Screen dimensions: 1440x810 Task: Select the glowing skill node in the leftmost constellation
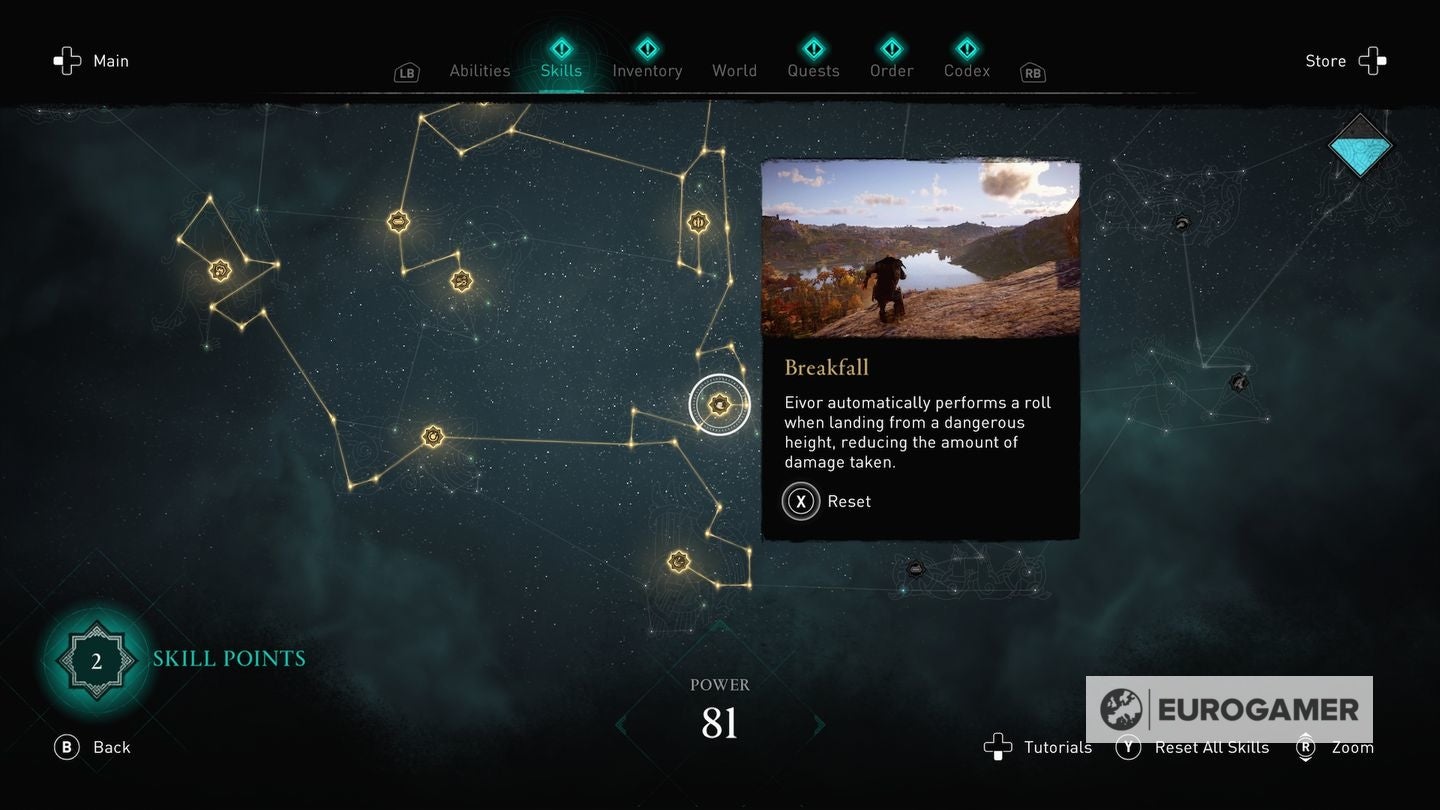pos(218,270)
